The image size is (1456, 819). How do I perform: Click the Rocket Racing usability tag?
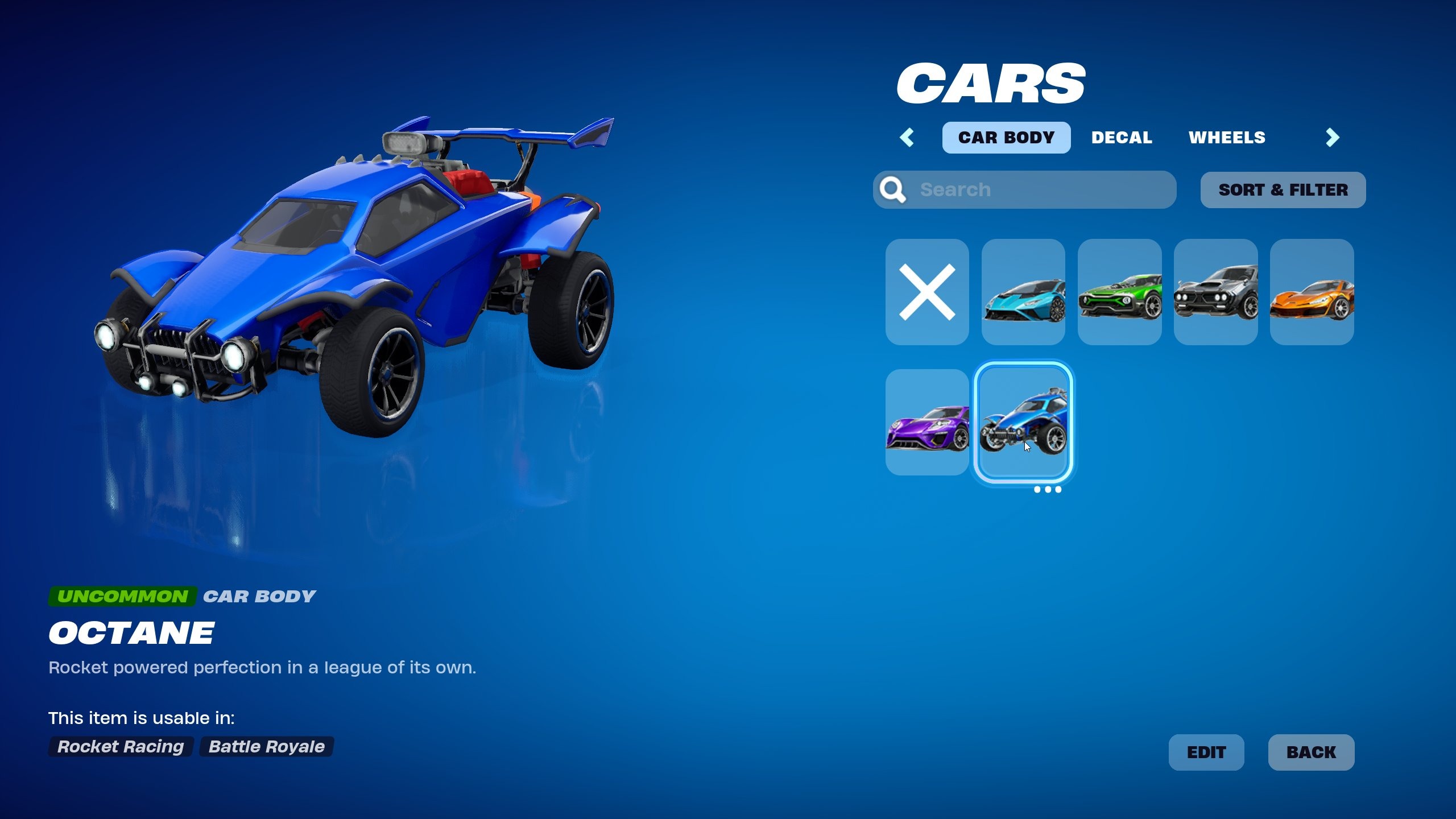(120, 747)
